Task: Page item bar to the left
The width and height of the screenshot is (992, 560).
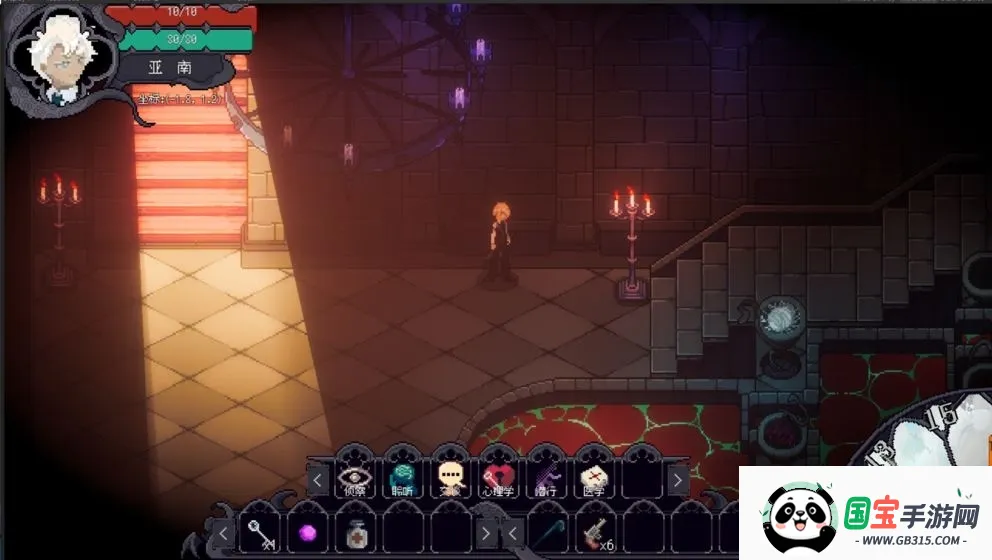Action: (x=223, y=534)
